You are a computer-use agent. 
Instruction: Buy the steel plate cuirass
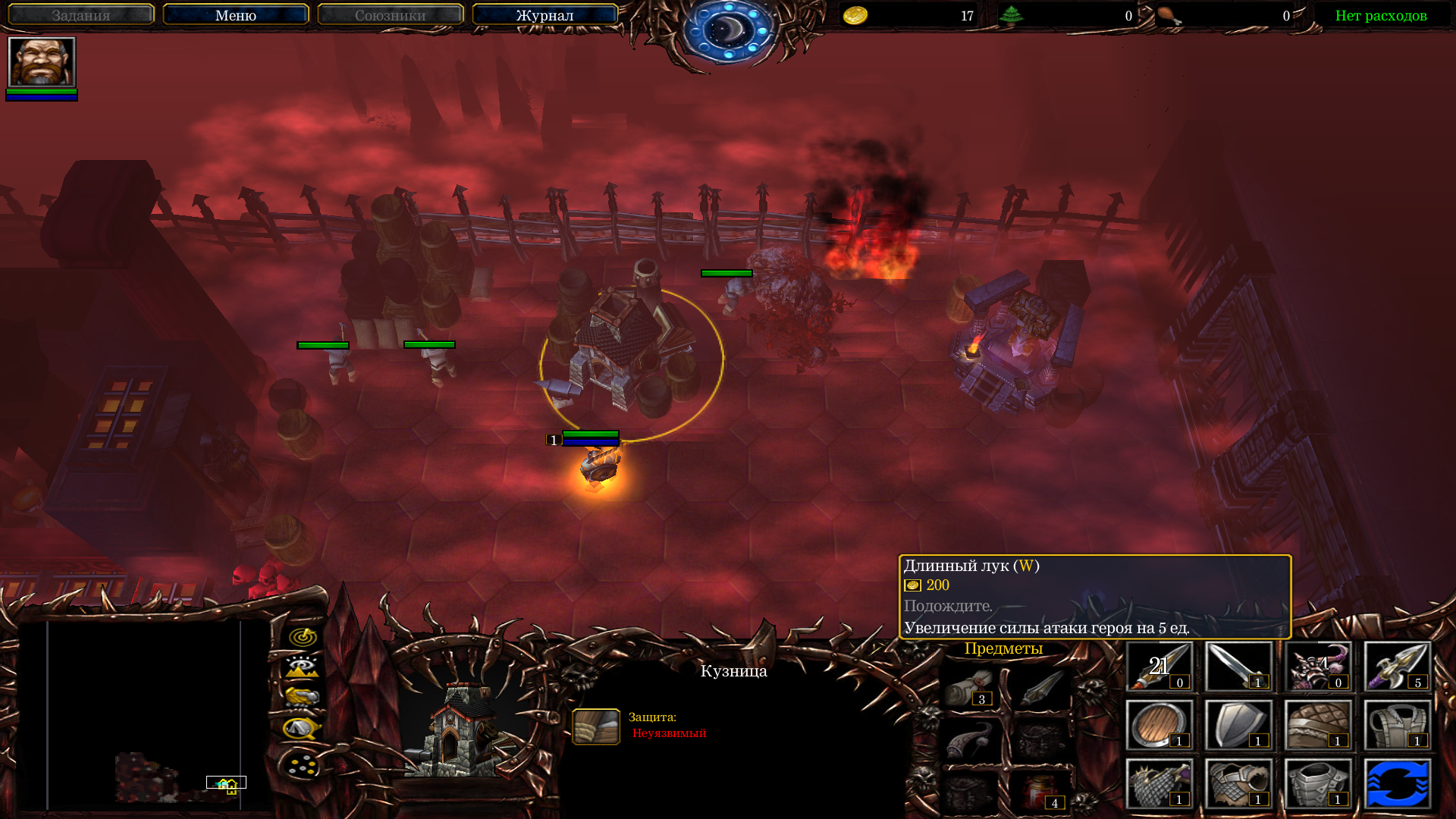point(1318,783)
